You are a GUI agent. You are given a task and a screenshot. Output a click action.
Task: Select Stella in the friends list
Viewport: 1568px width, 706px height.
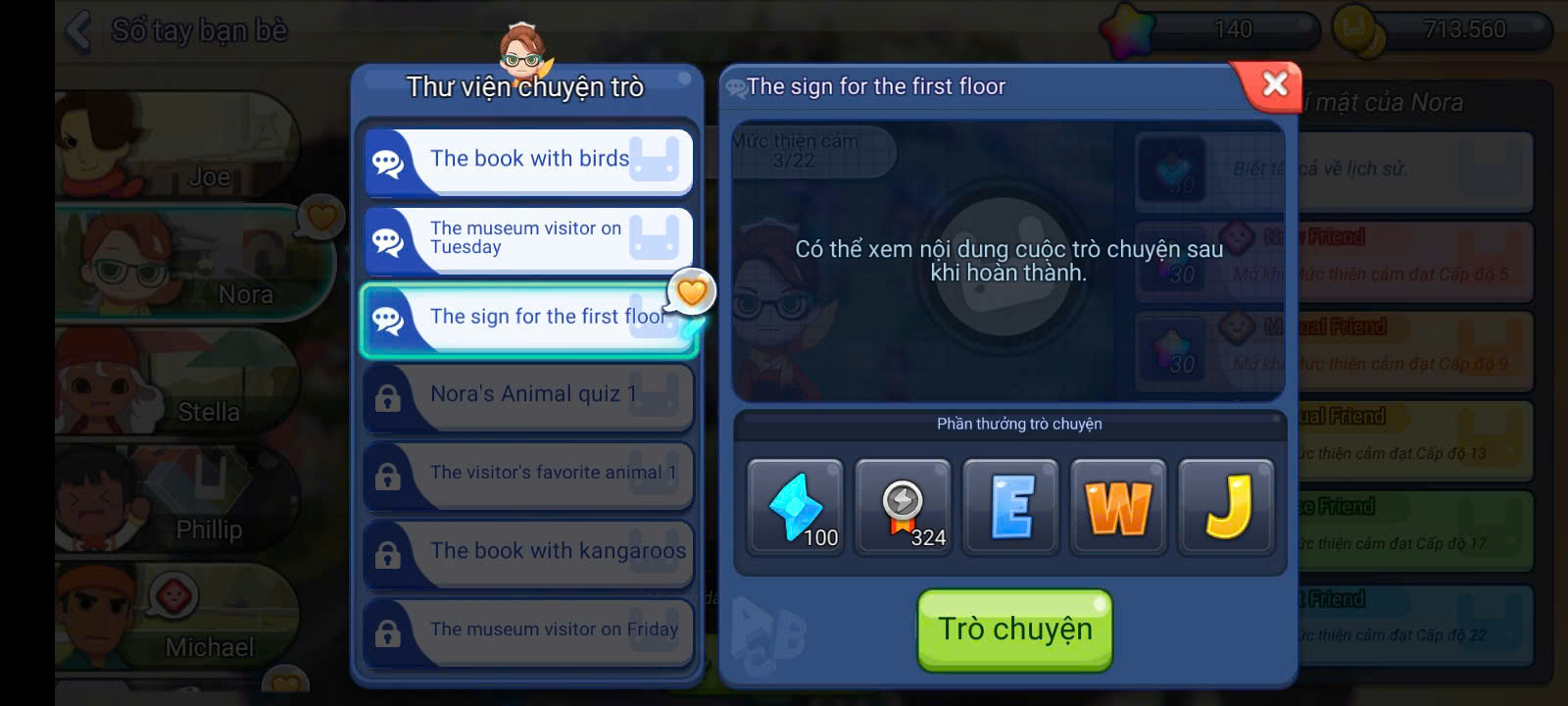pos(176,382)
